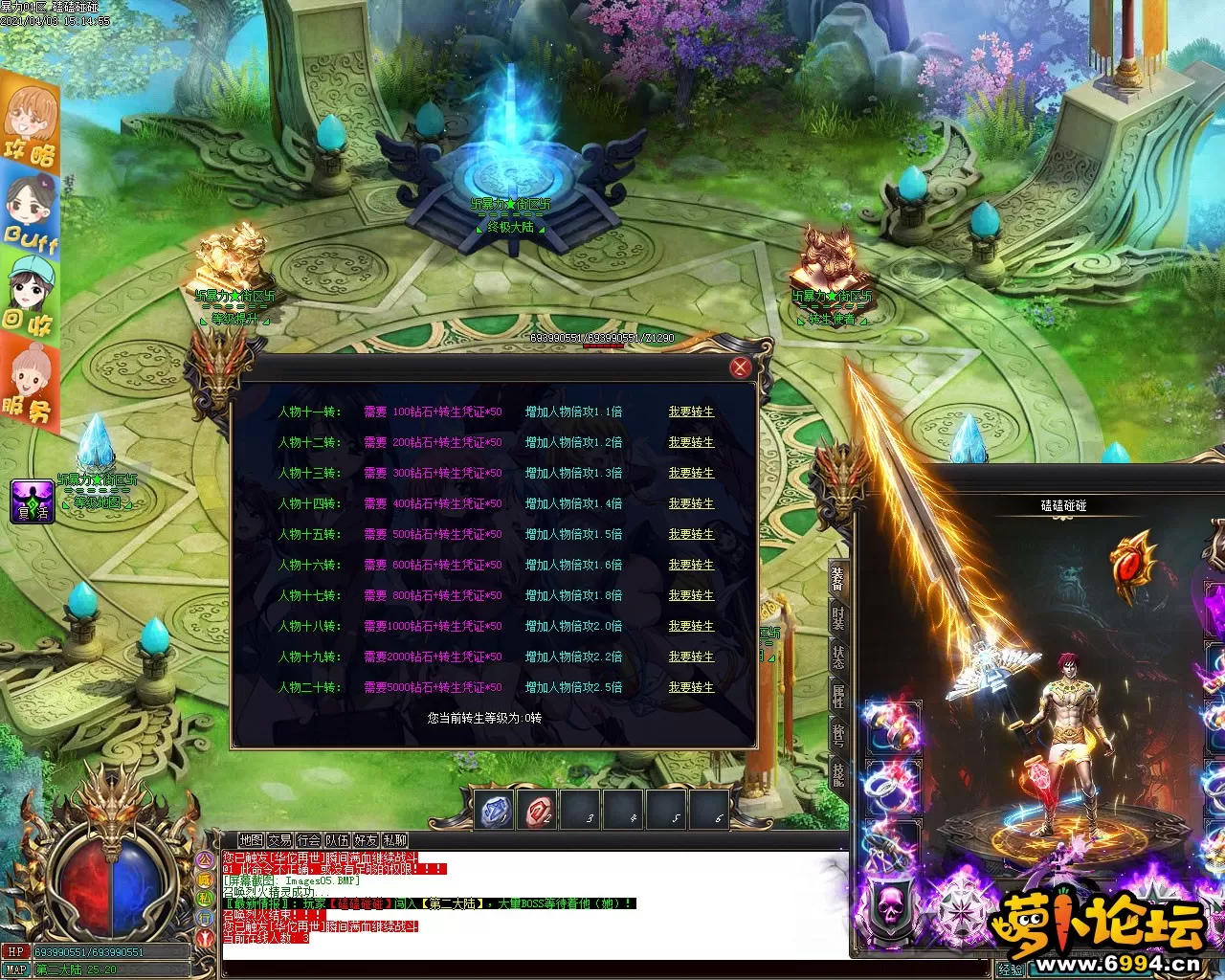Open the 地图 map button
This screenshot has height=980, width=1225.
(251, 840)
